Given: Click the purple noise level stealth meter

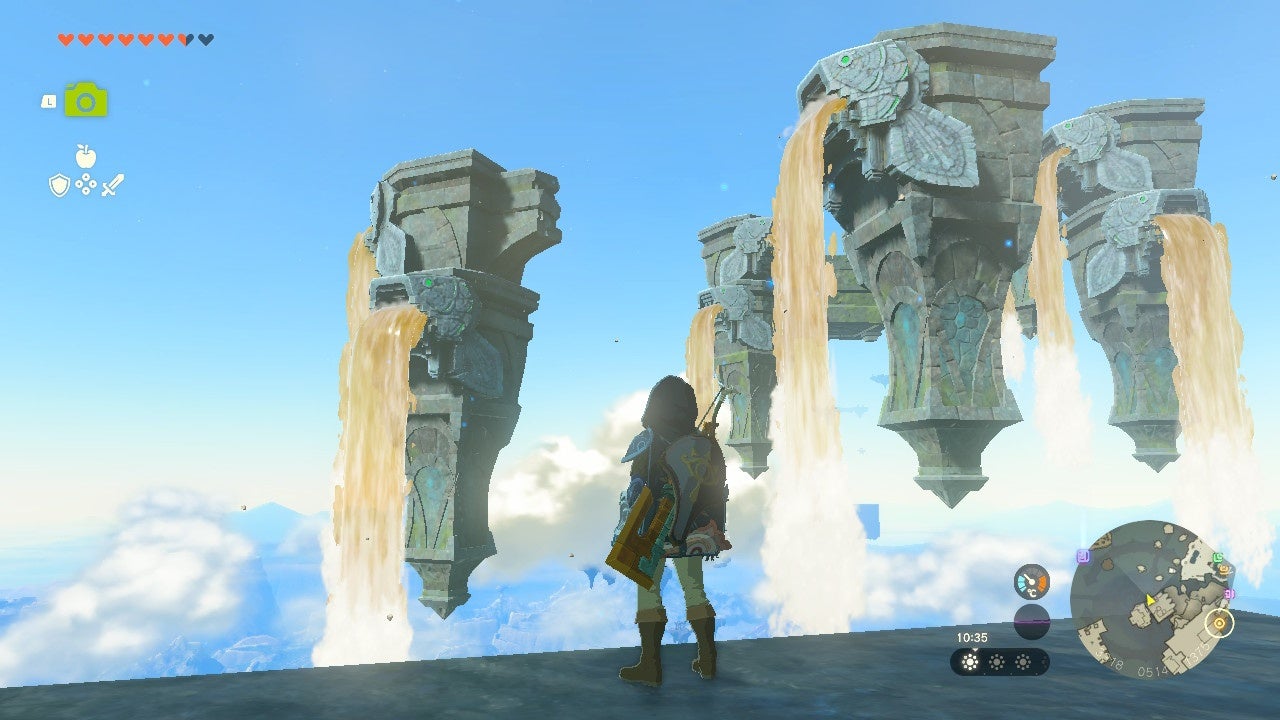Looking at the screenshot, I should [1032, 620].
